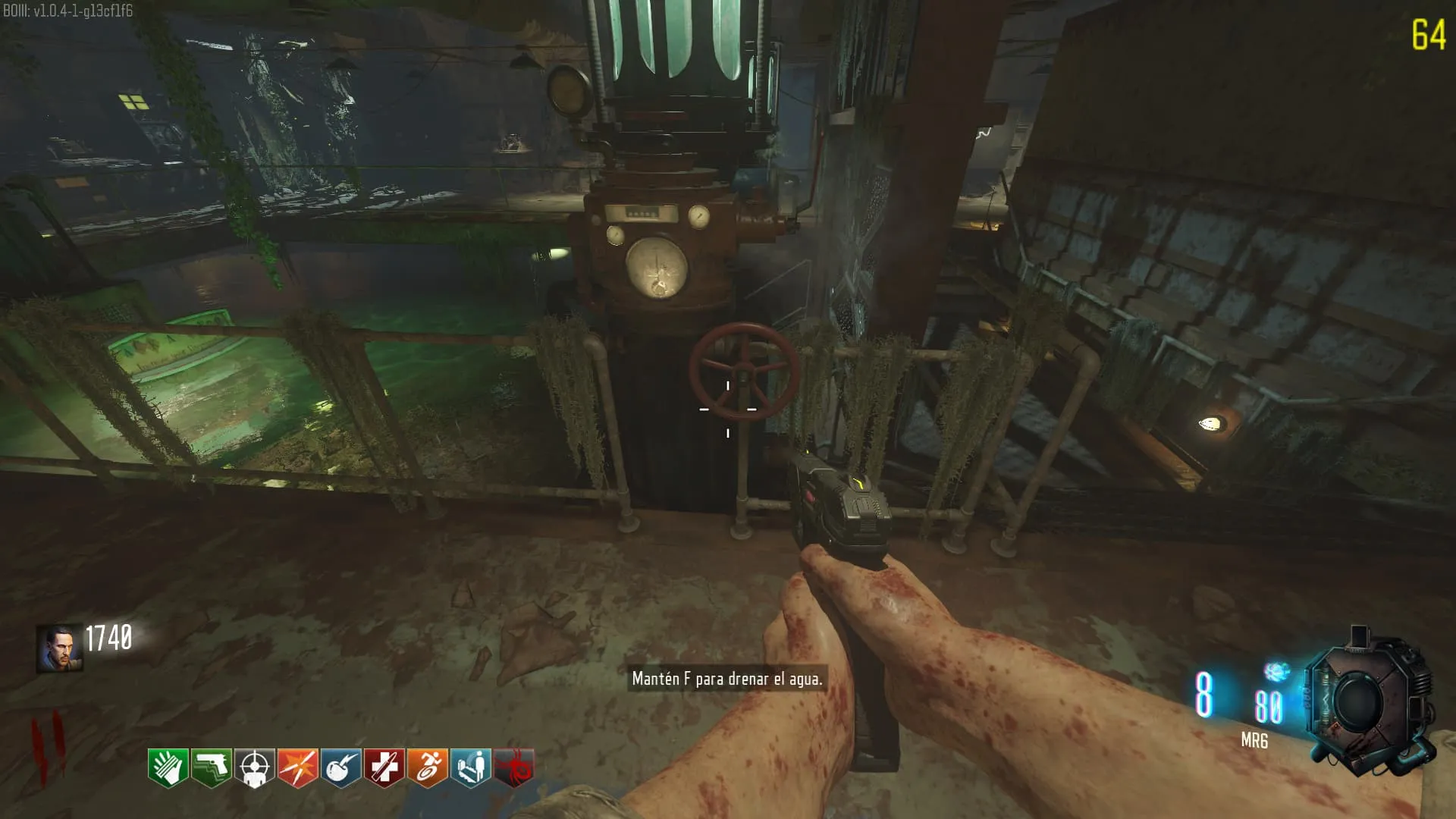Click the green pistol Mule Kick perk
The height and width of the screenshot is (819, 1456).
point(212,767)
